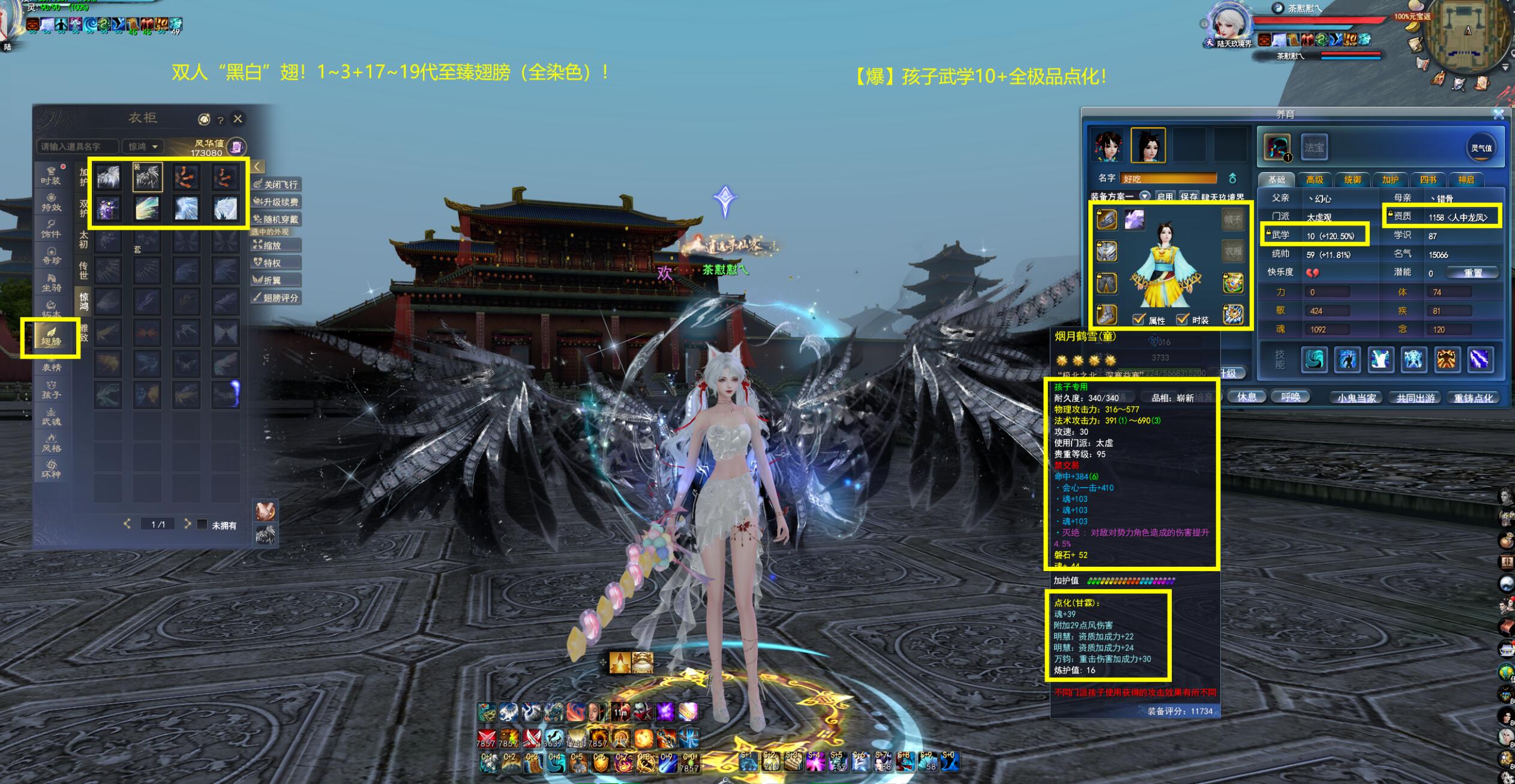Choose 随机穿戴 random wear button
The height and width of the screenshot is (784, 1515).
277,220
